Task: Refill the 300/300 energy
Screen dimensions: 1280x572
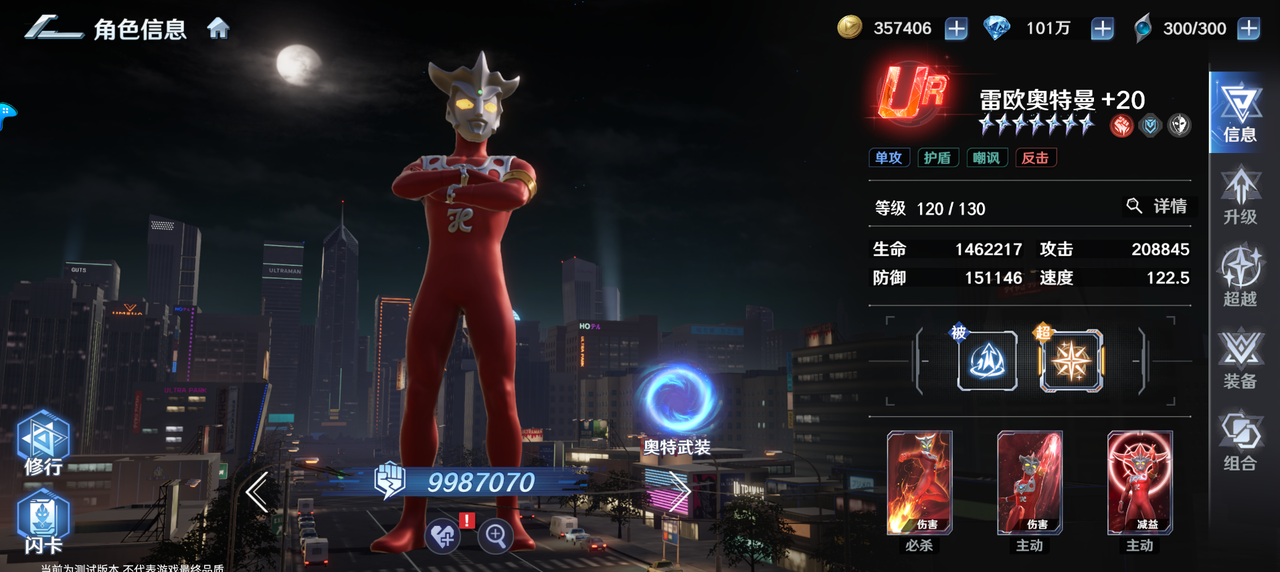Action: (x=1248, y=29)
